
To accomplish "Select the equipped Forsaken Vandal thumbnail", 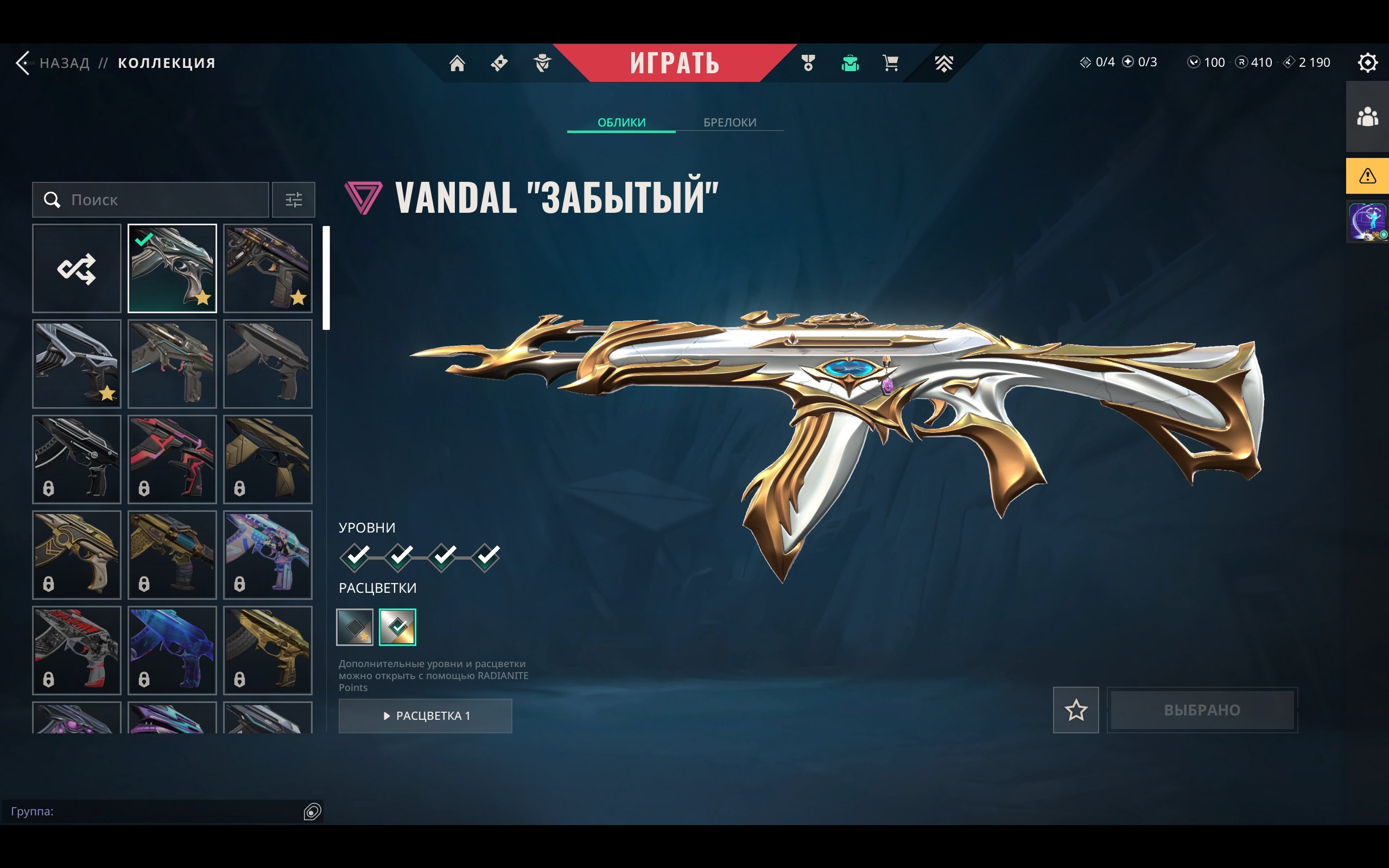I will click(172, 269).
